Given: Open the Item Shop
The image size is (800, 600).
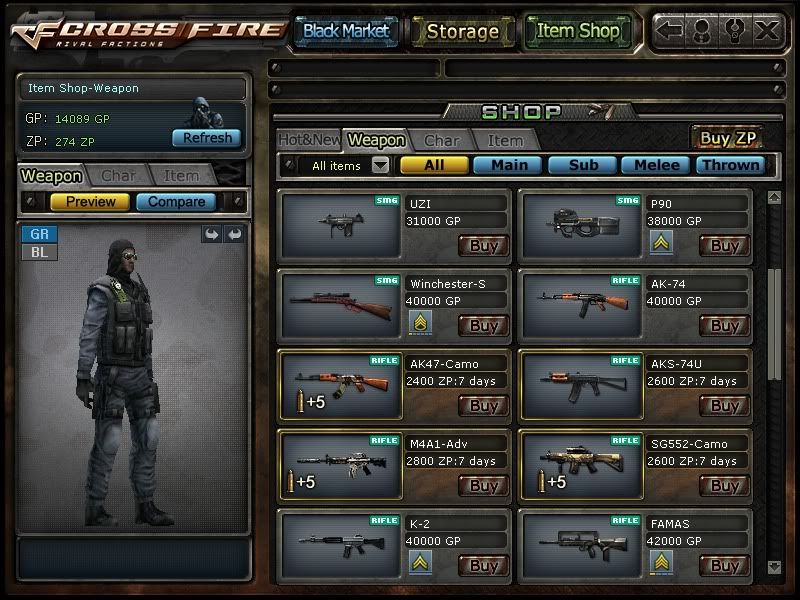Looking at the screenshot, I should tap(578, 31).
